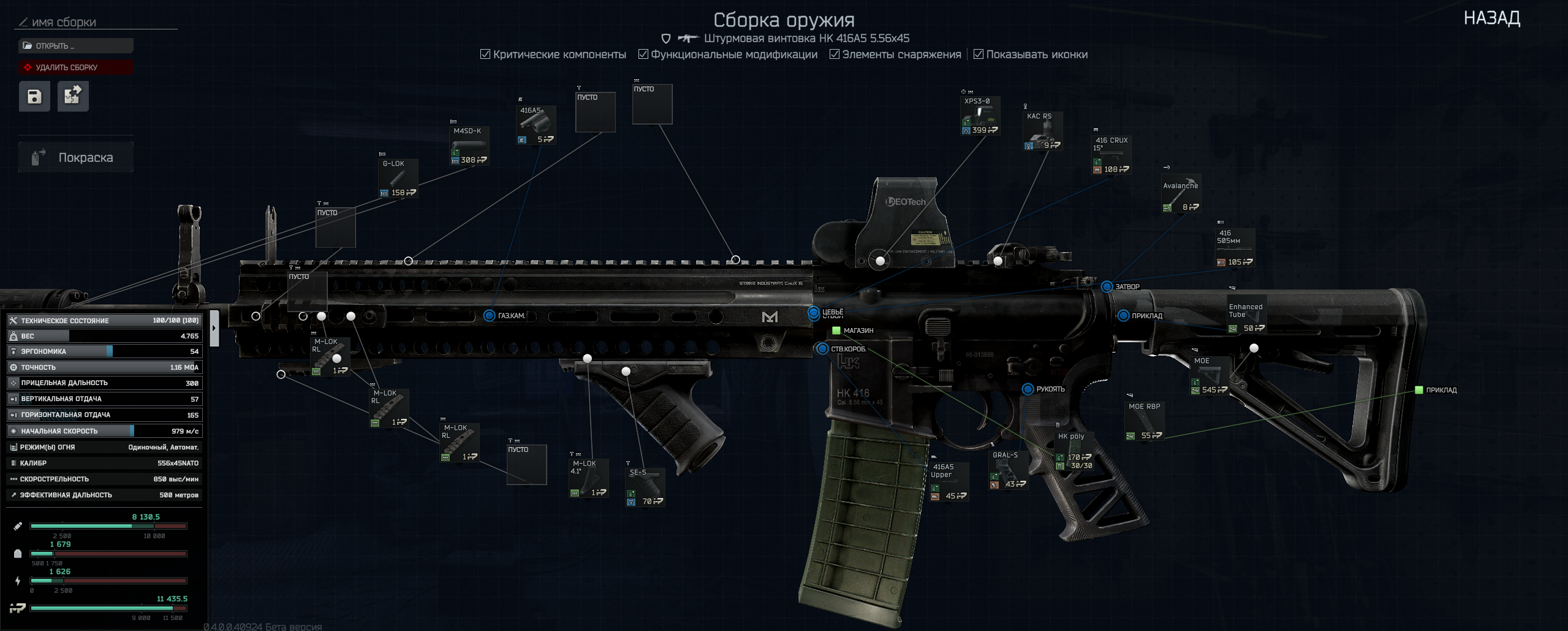Select the 416 CRUX 15" handguard slot
Viewport: 1568px width, 631px height.
pos(1112,155)
